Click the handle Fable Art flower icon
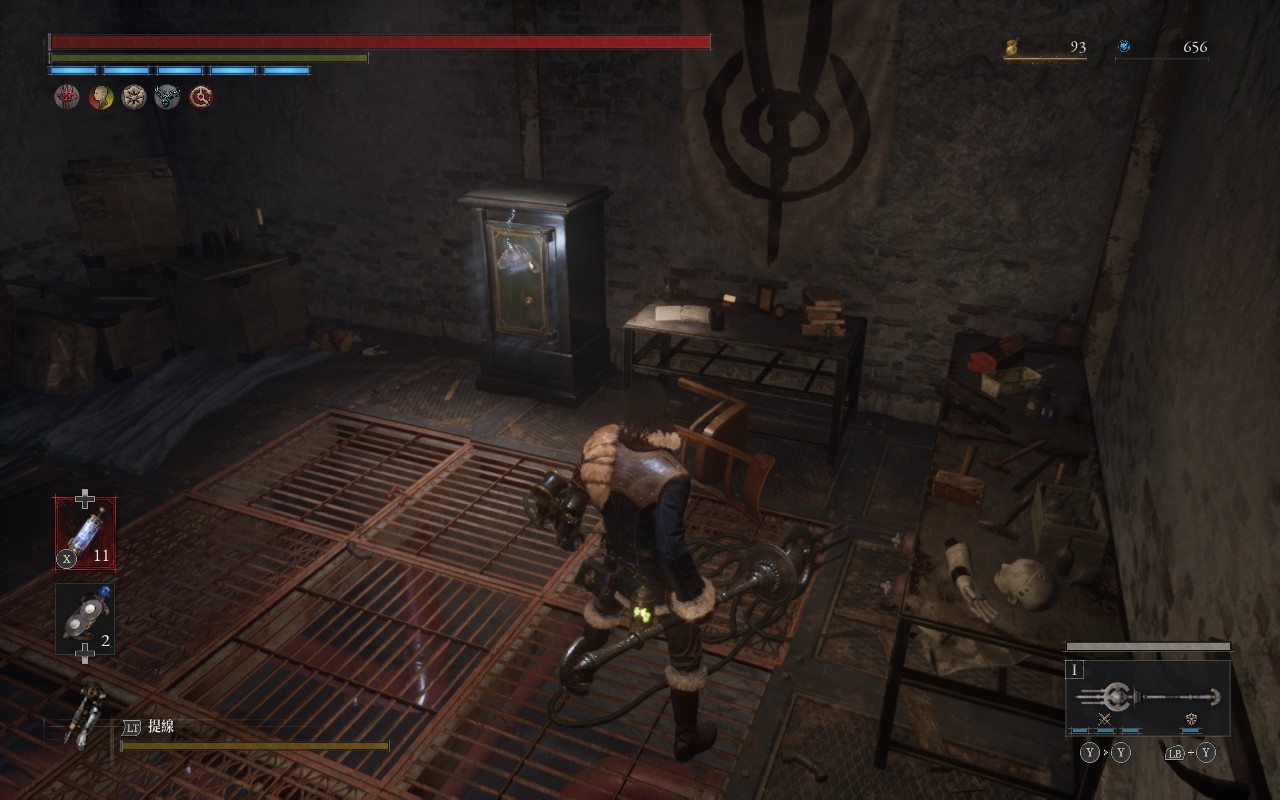 pyautogui.click(x=1191, y=719)
